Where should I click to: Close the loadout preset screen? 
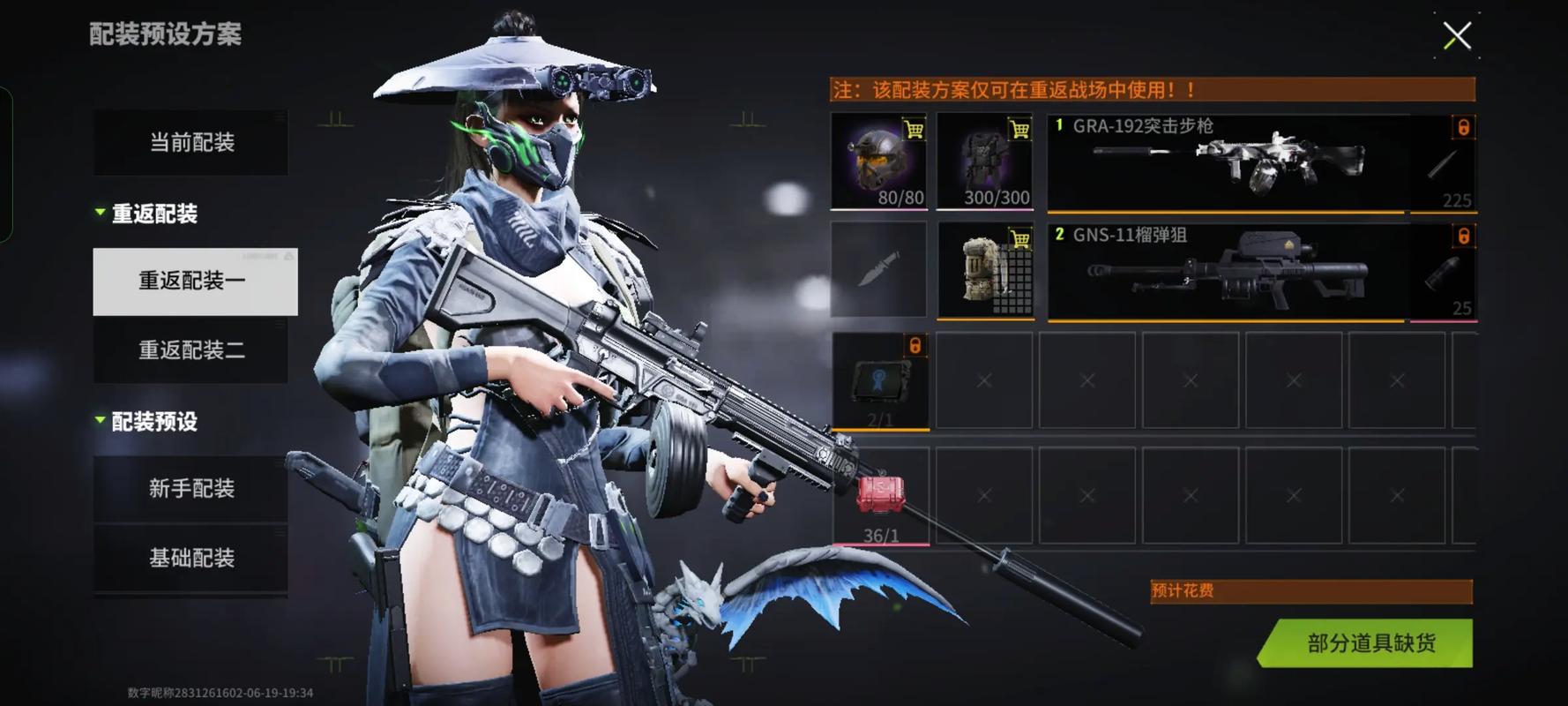click(1456, 36)
